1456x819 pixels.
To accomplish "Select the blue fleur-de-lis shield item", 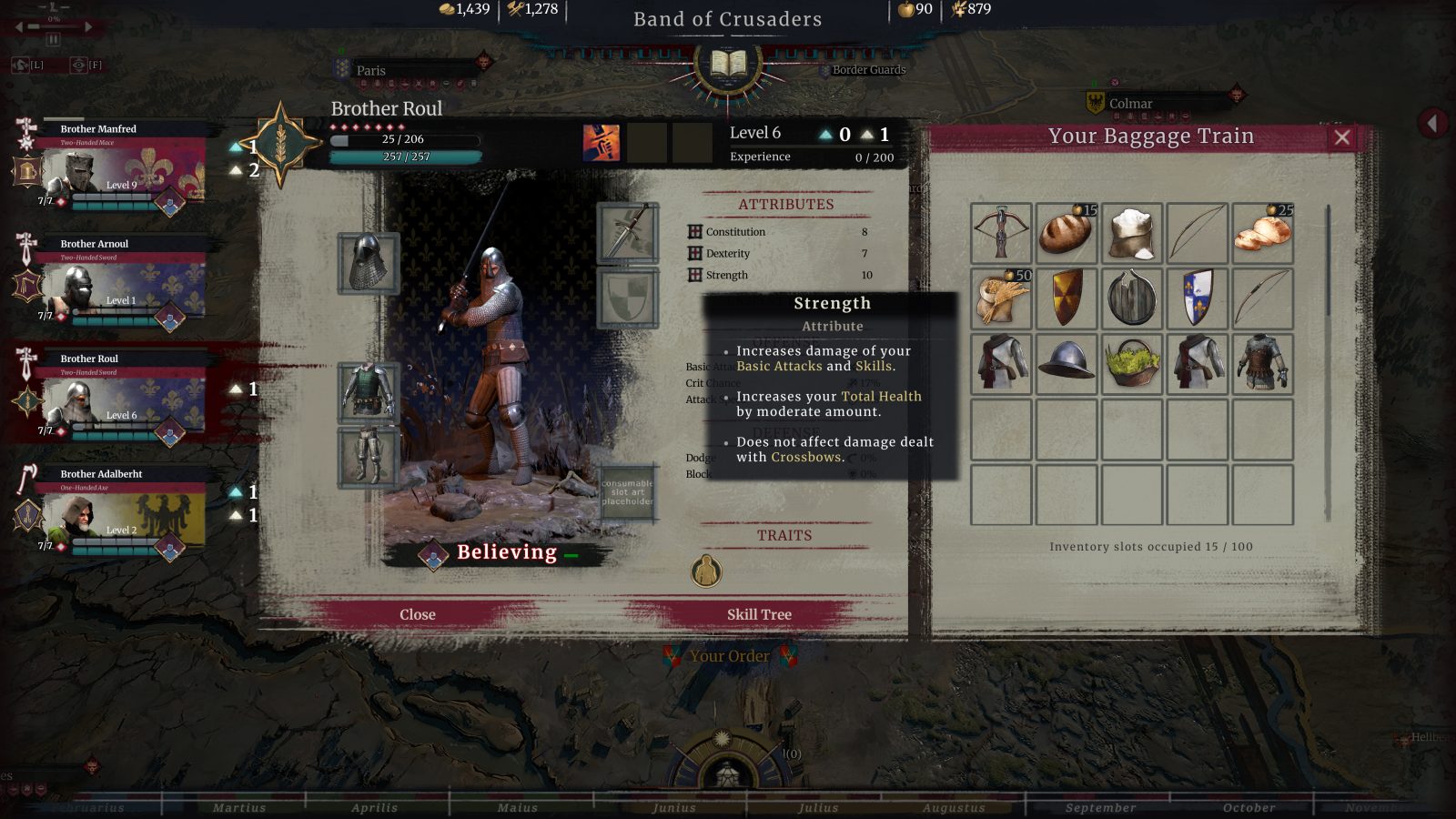I will click(x=1198, y=297).
